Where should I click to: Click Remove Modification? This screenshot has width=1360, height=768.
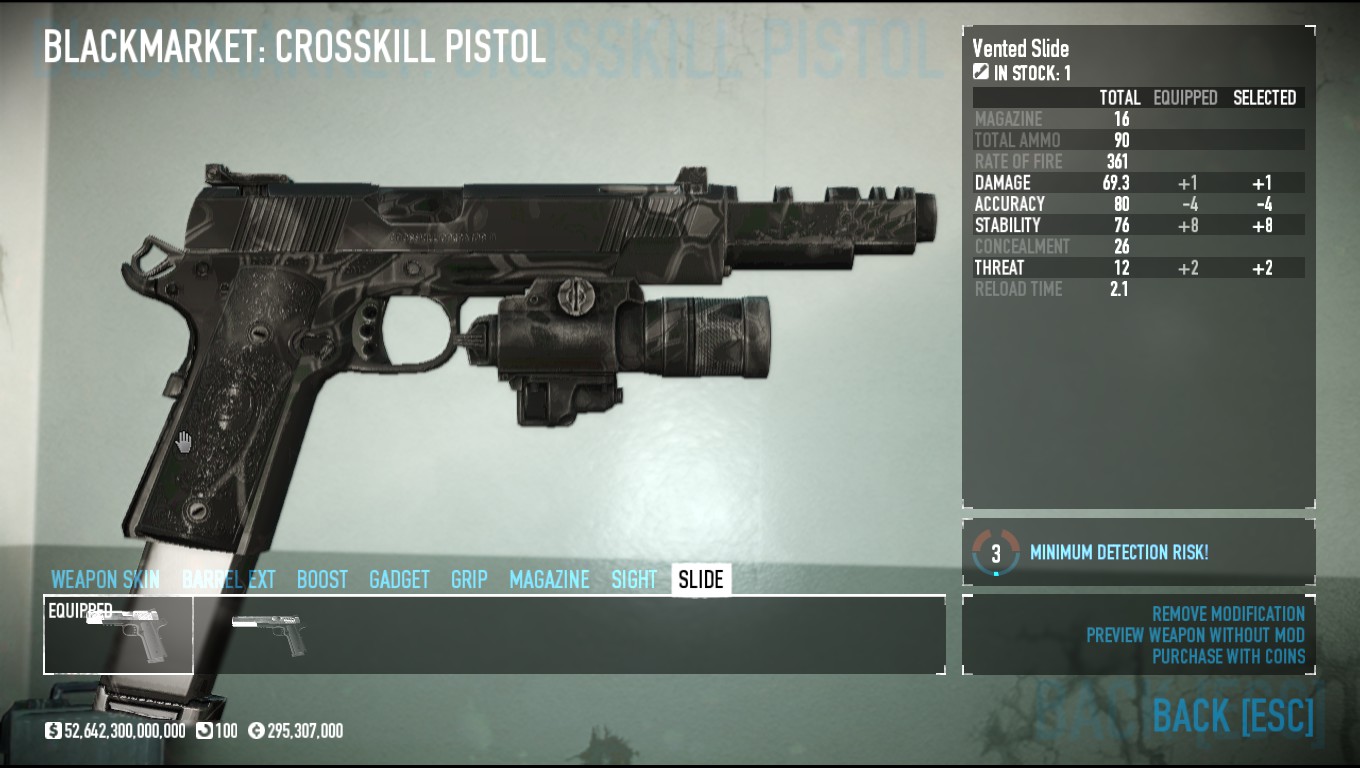(1228, 614)
